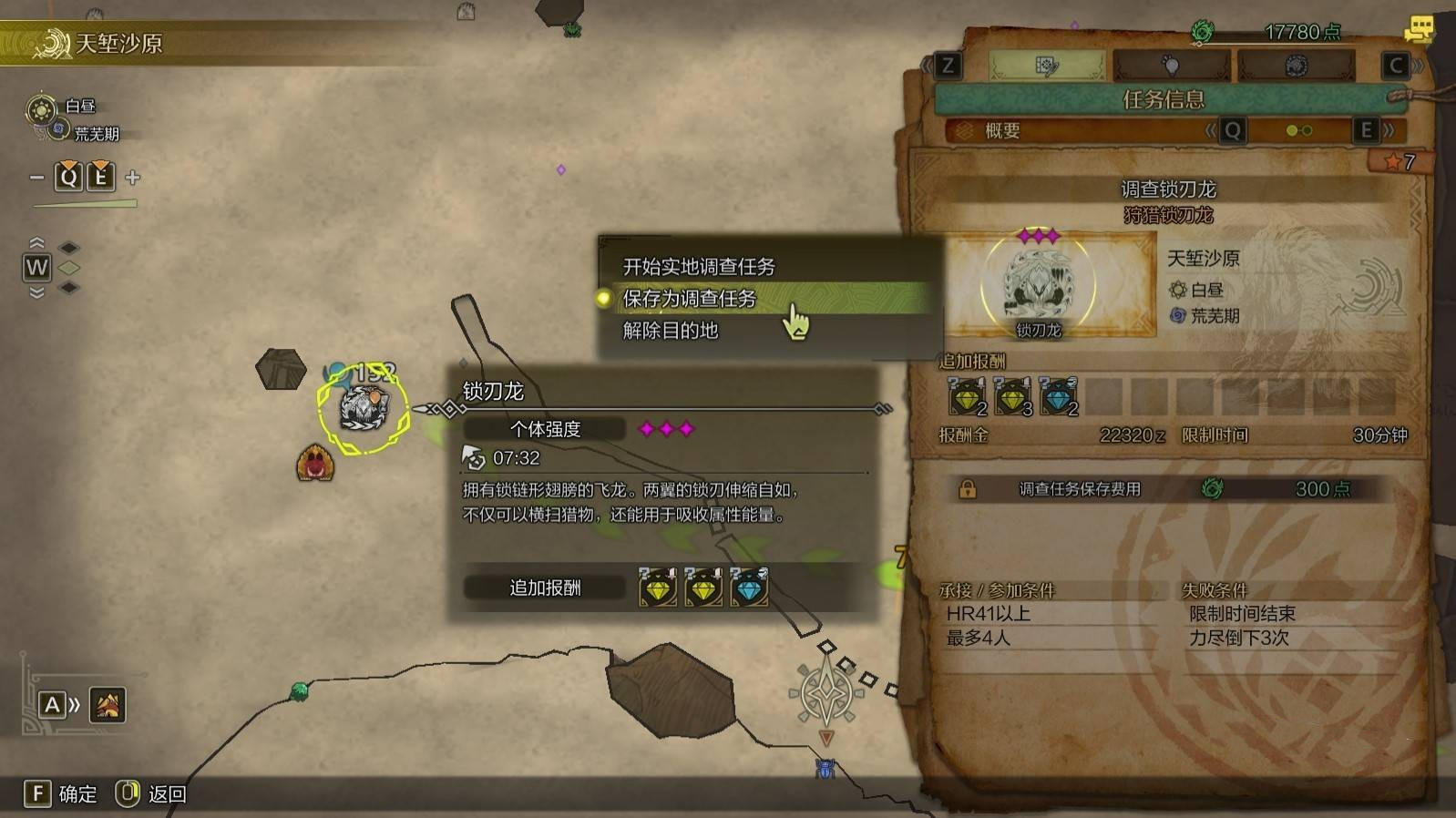Open the first quest info tab
1456x818 pixels.
[1046, 66]
